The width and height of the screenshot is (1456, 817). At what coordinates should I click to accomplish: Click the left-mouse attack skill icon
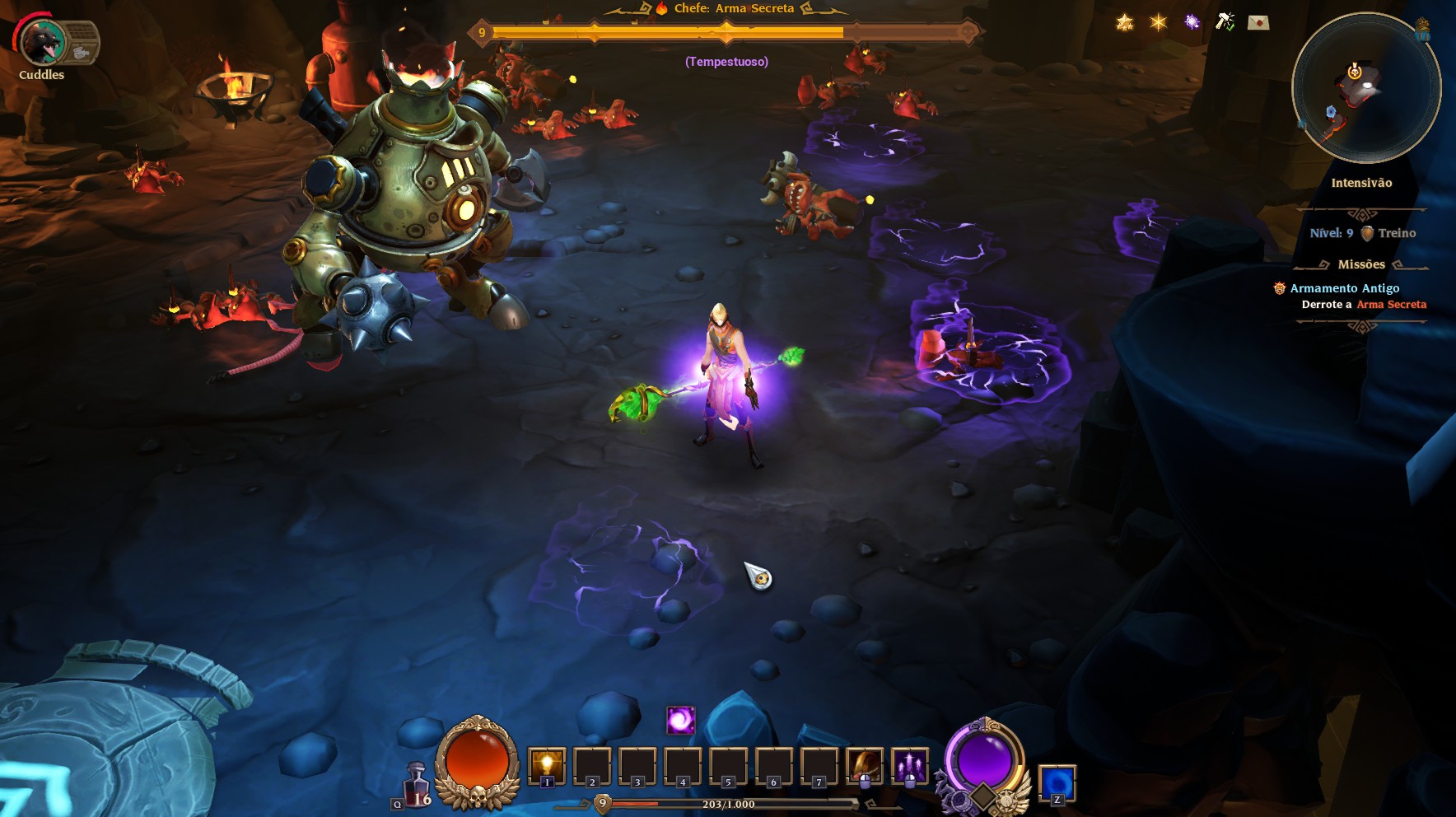(x=865, y=766)
